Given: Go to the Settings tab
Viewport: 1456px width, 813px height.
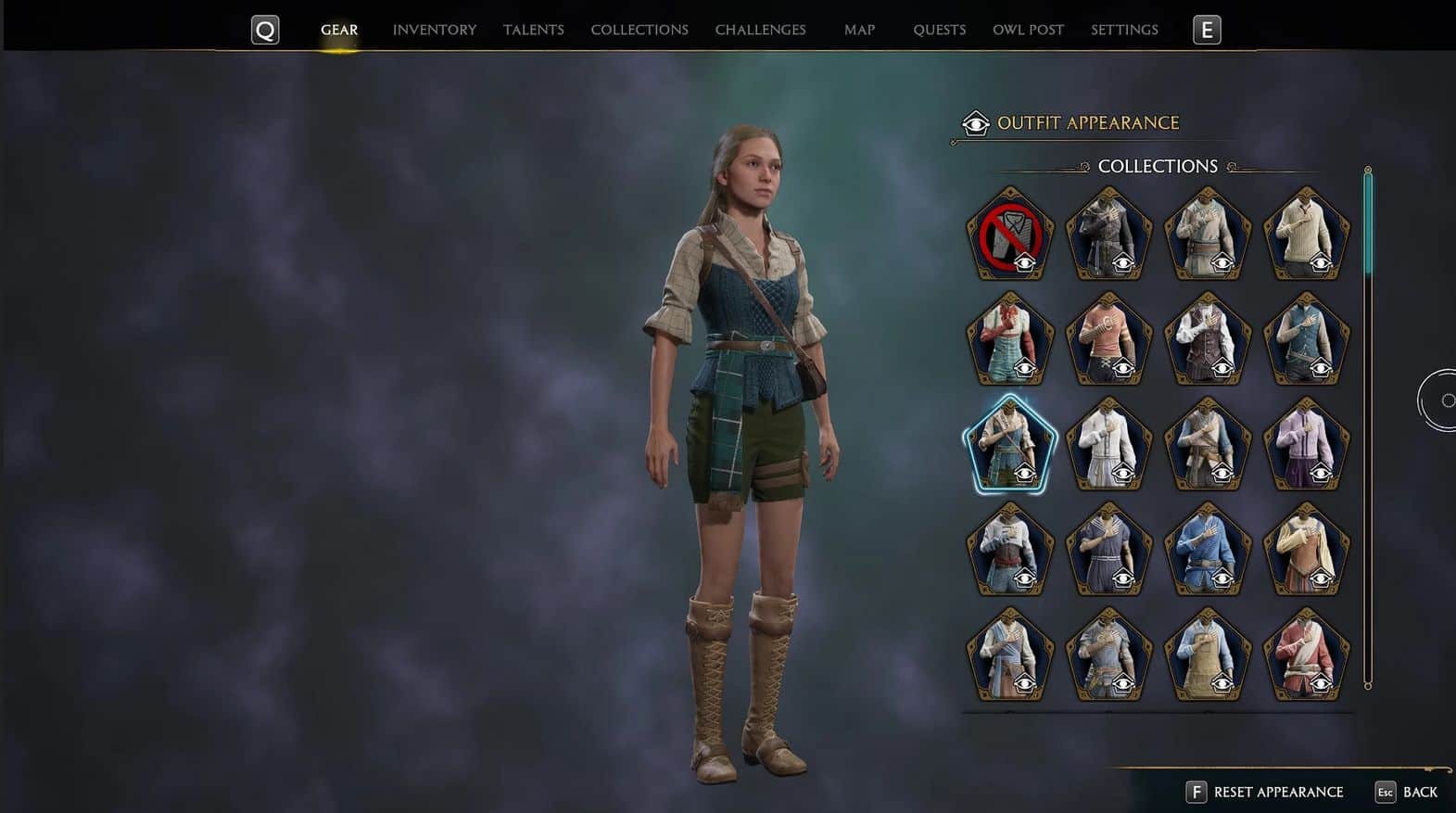Looking at the screenshot, I should (1124, 30).
